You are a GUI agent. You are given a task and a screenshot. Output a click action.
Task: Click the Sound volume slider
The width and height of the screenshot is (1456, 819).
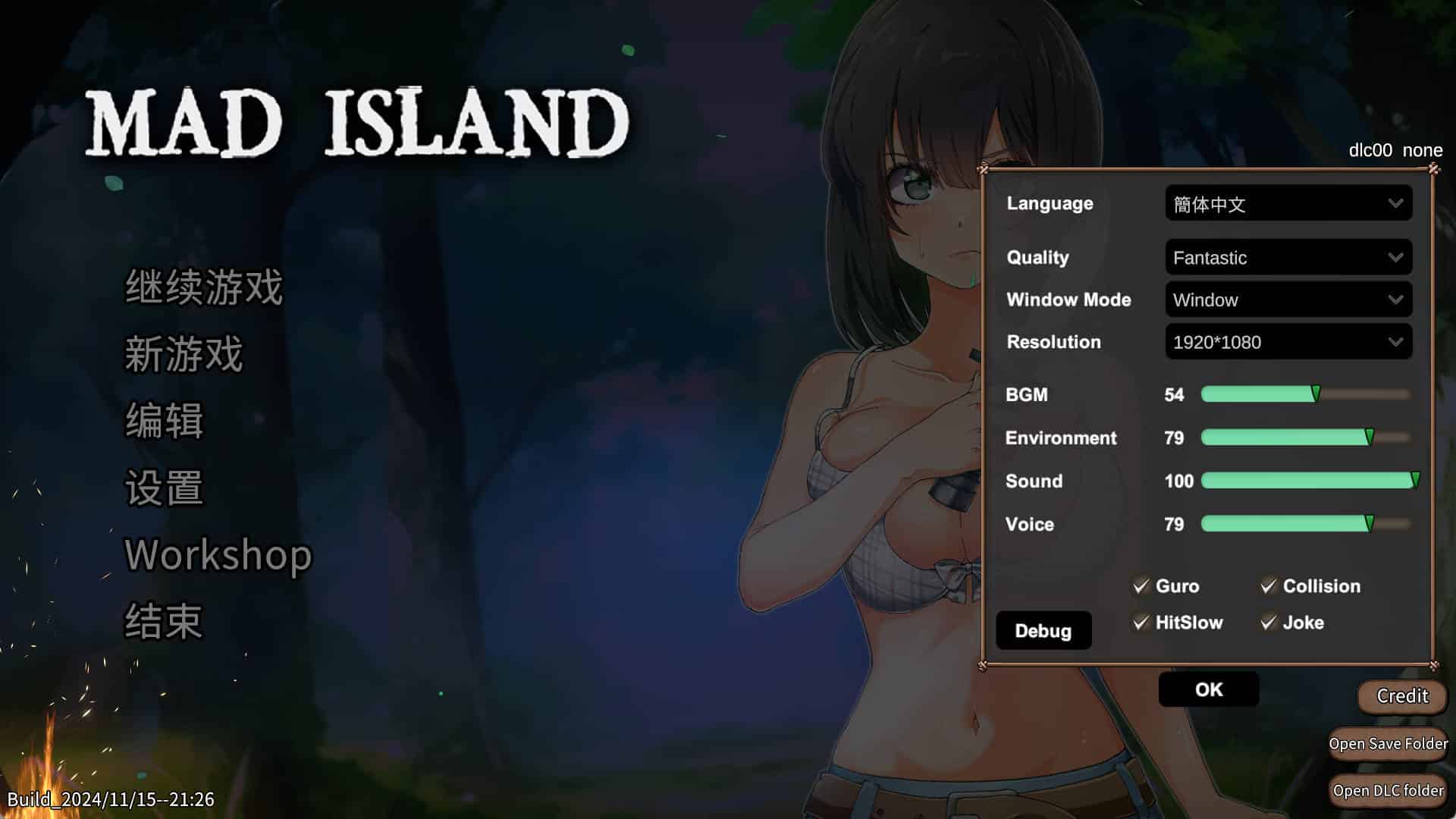1304,481
